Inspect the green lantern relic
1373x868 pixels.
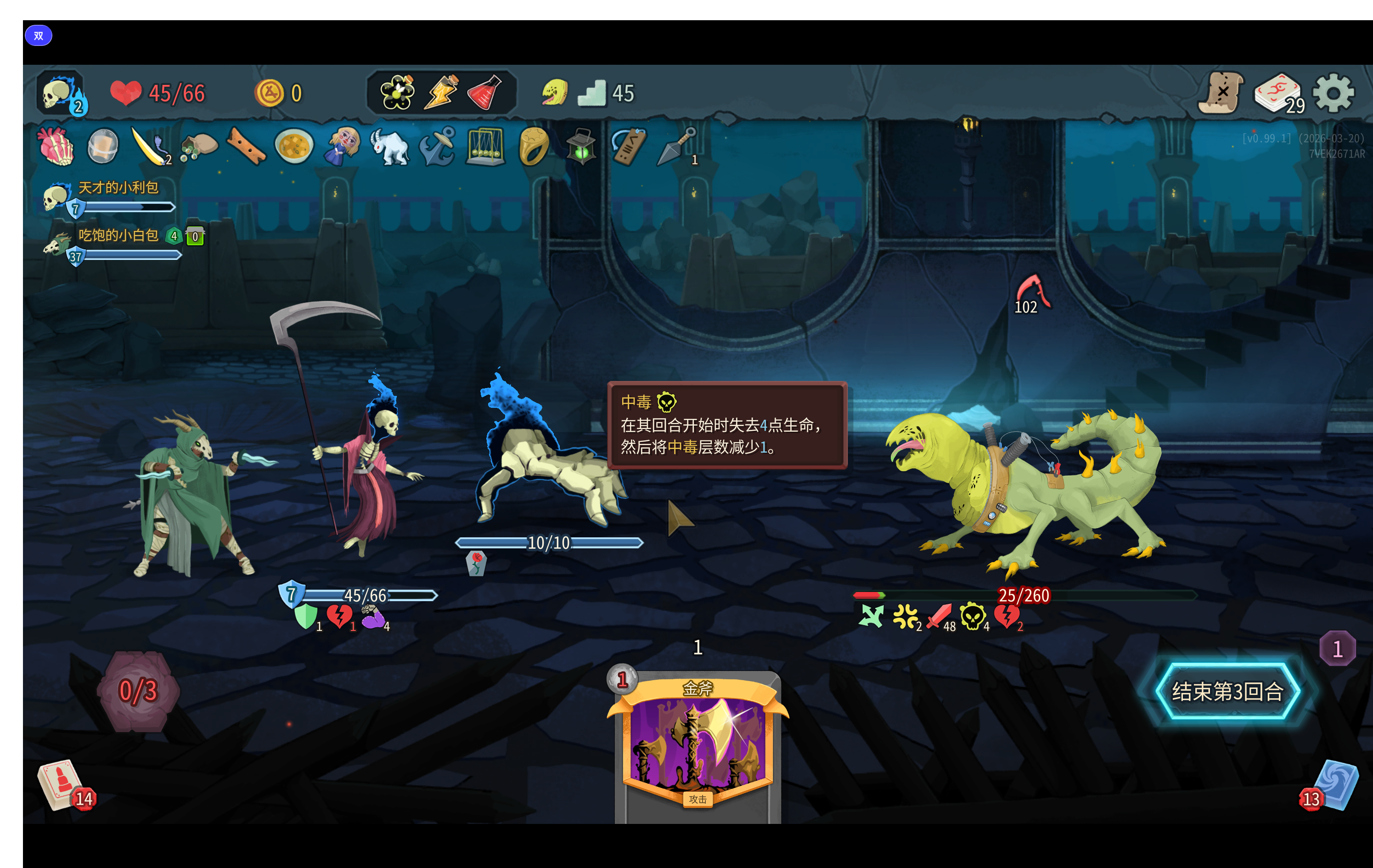click(581, 147)
